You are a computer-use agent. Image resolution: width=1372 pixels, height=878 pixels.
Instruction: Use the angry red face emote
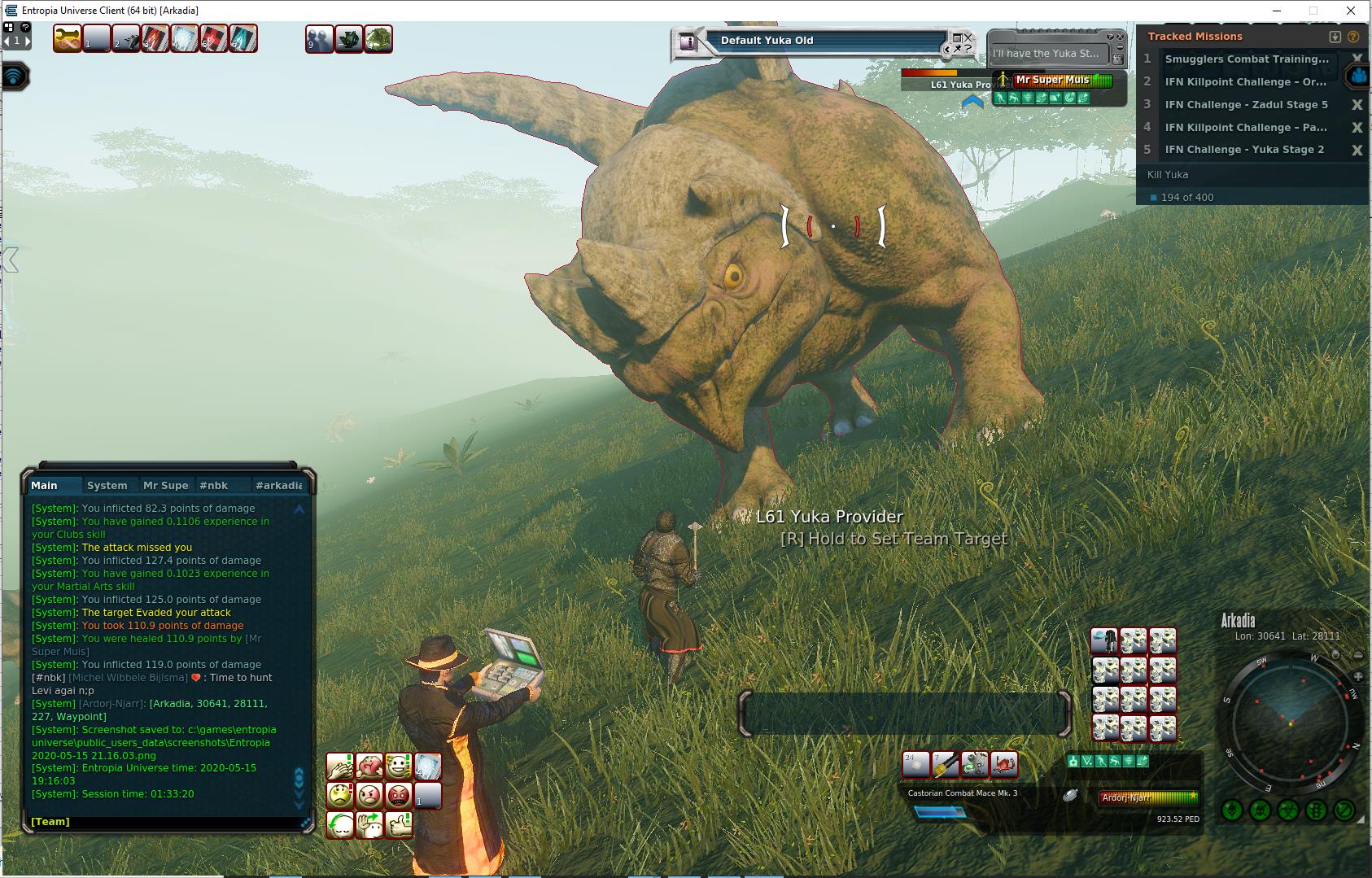click(x=399, y=795)
